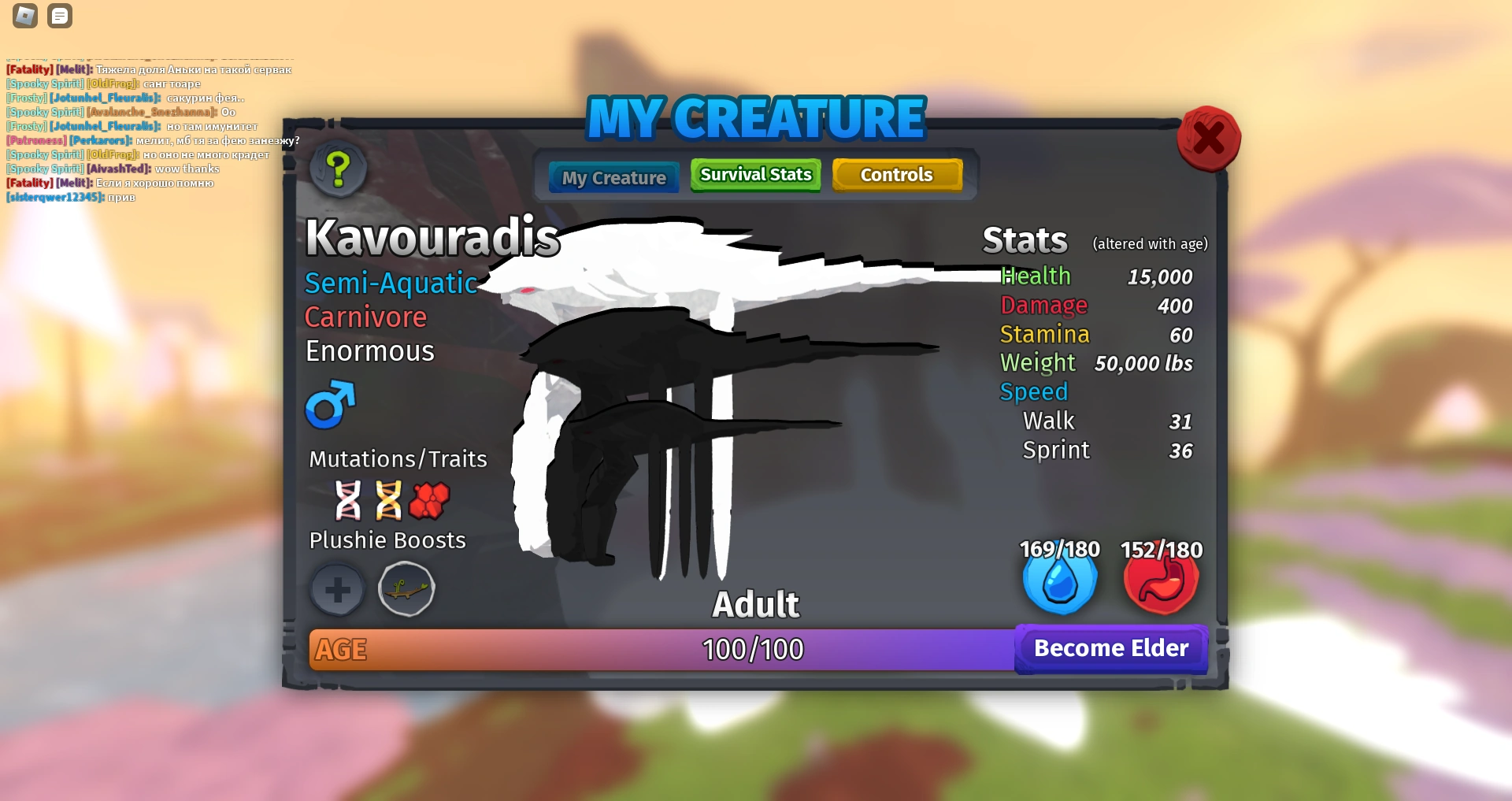Select the gold DNA mutation icon
This screenshot has width=1512, height=801.
click(x=387, y=502)
